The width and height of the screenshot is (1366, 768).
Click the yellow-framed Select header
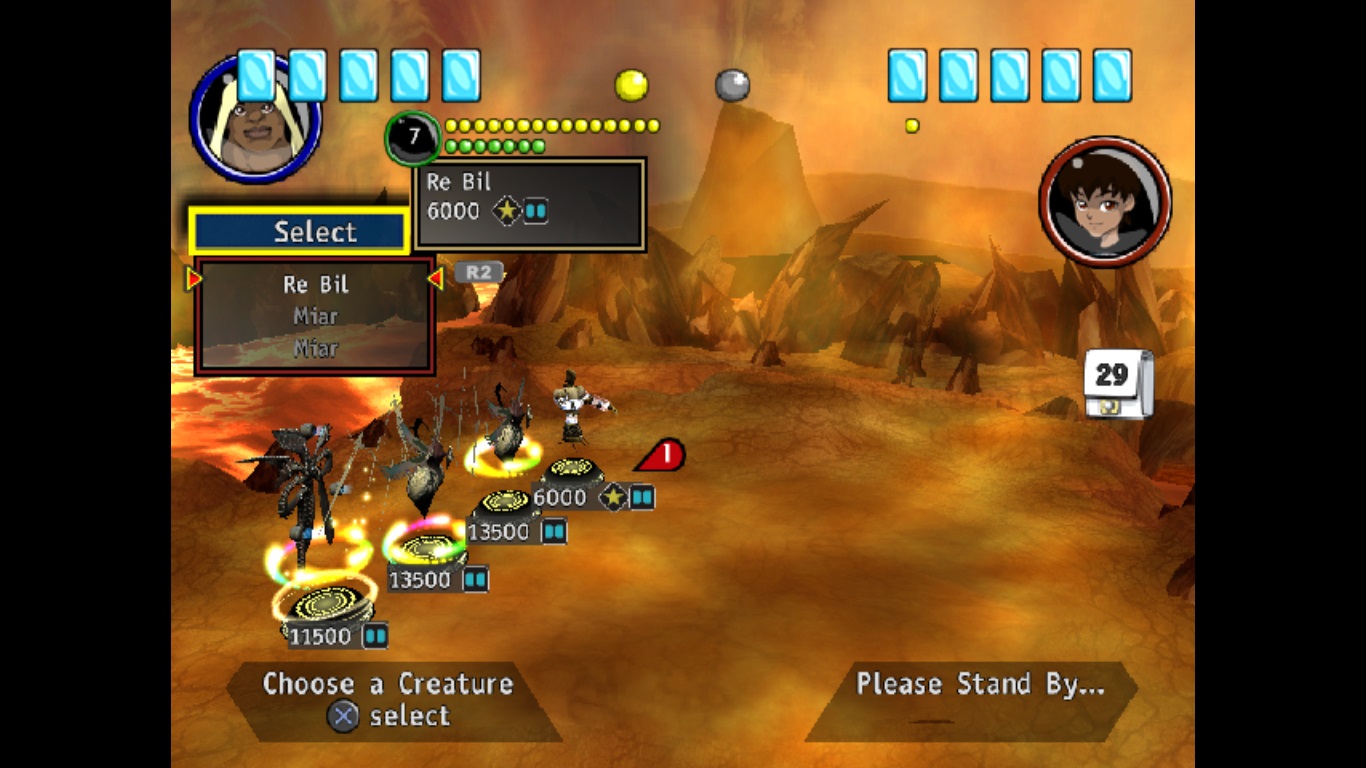299,231
